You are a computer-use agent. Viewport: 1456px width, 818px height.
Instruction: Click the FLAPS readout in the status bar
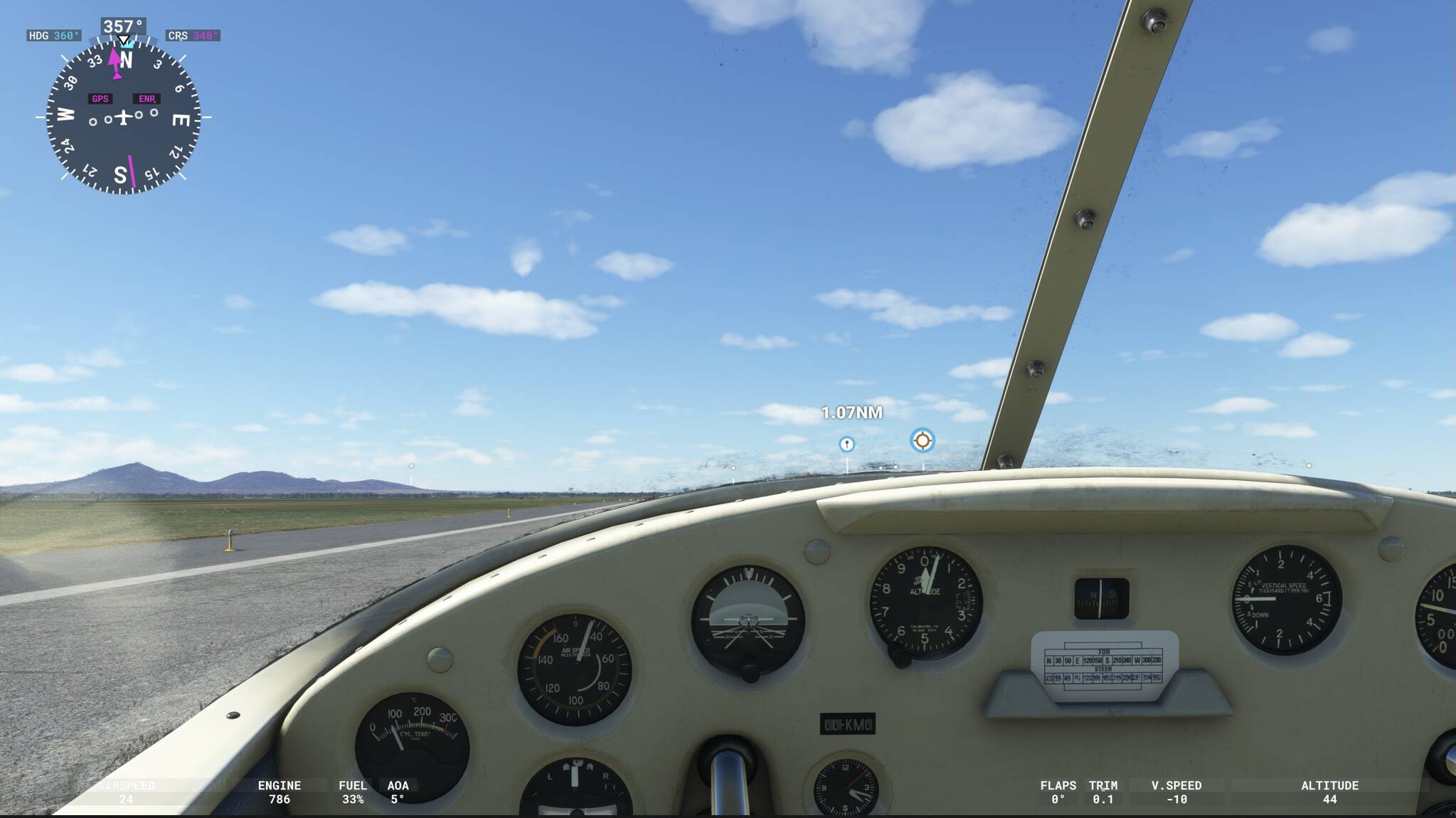(1060, 792)
